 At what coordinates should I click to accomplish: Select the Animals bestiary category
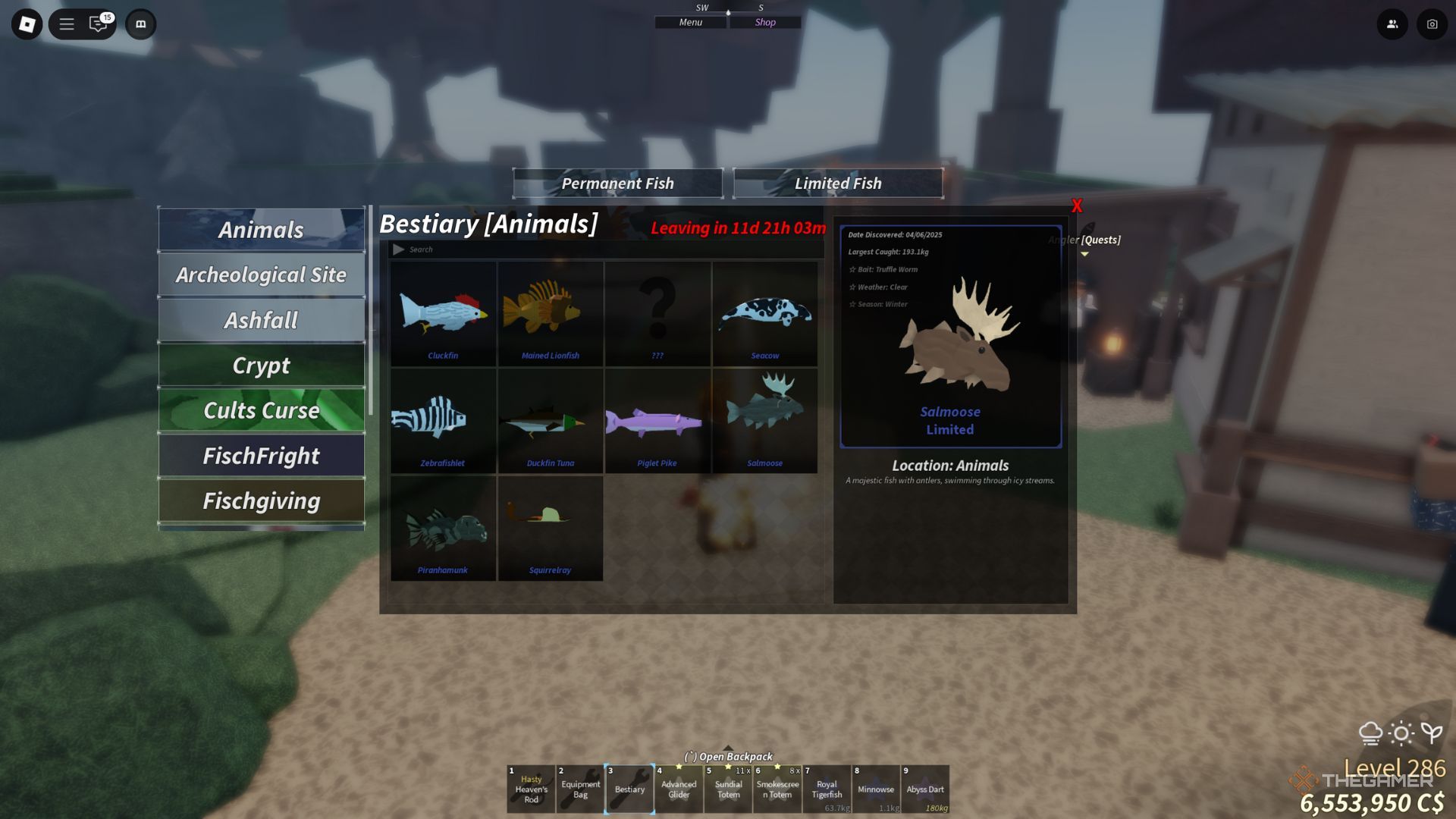click(x=261, y=229)
